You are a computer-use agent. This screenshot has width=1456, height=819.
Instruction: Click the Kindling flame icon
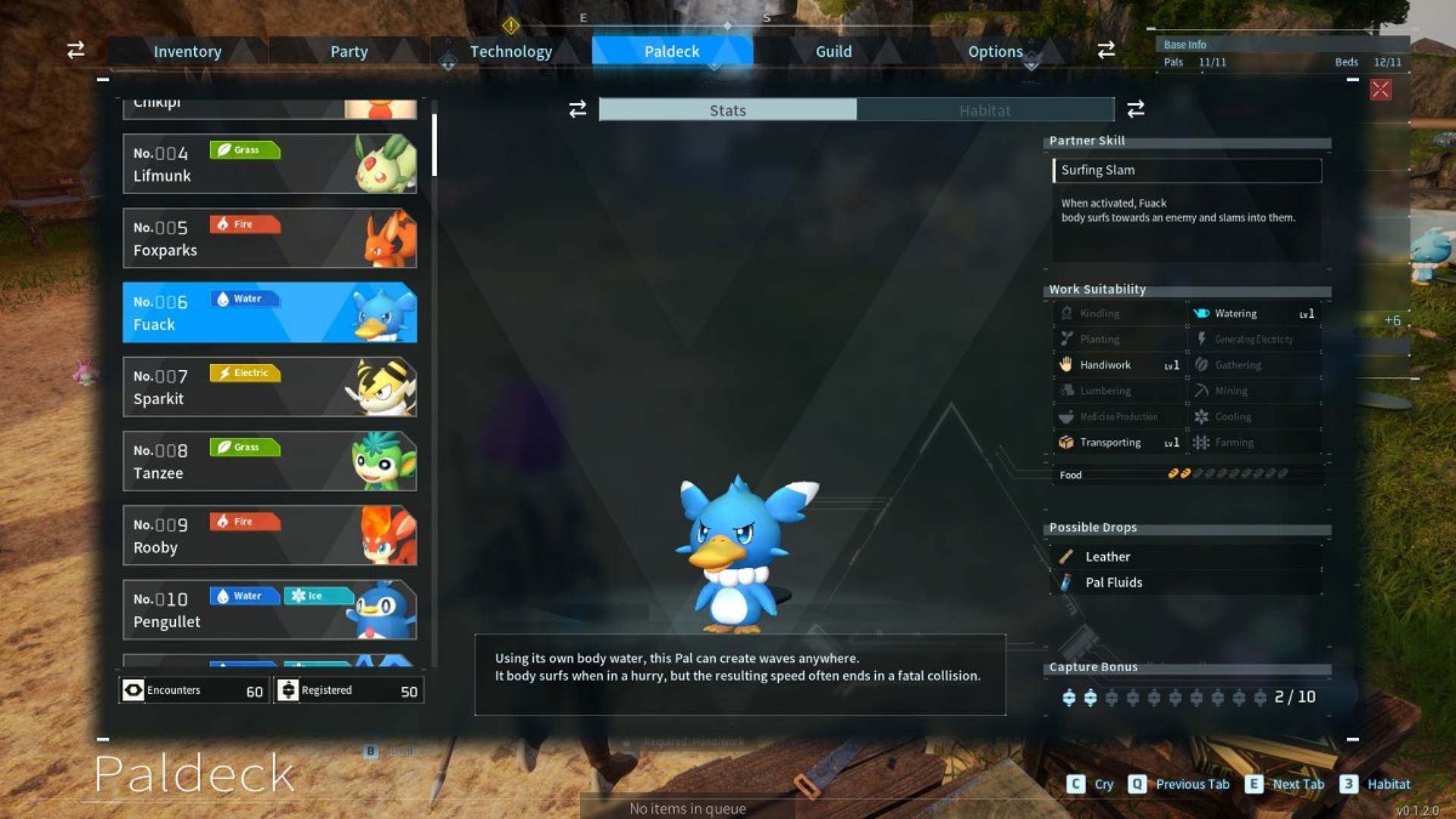1066,313
